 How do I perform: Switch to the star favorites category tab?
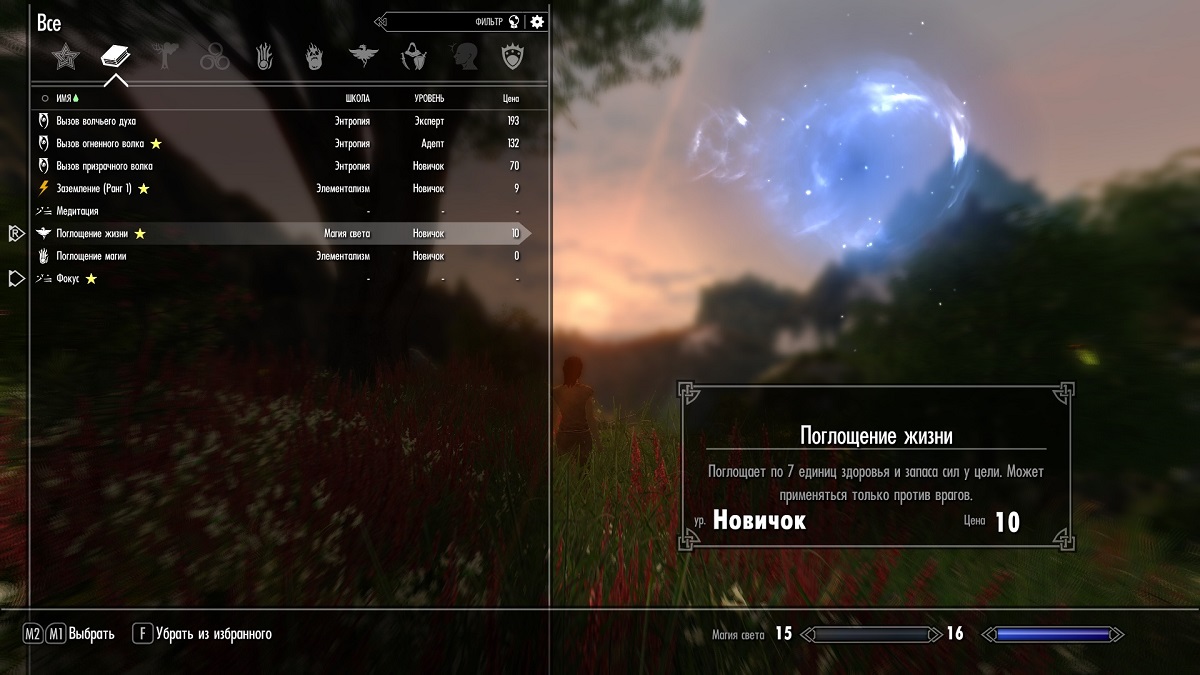tap(66, 56)
